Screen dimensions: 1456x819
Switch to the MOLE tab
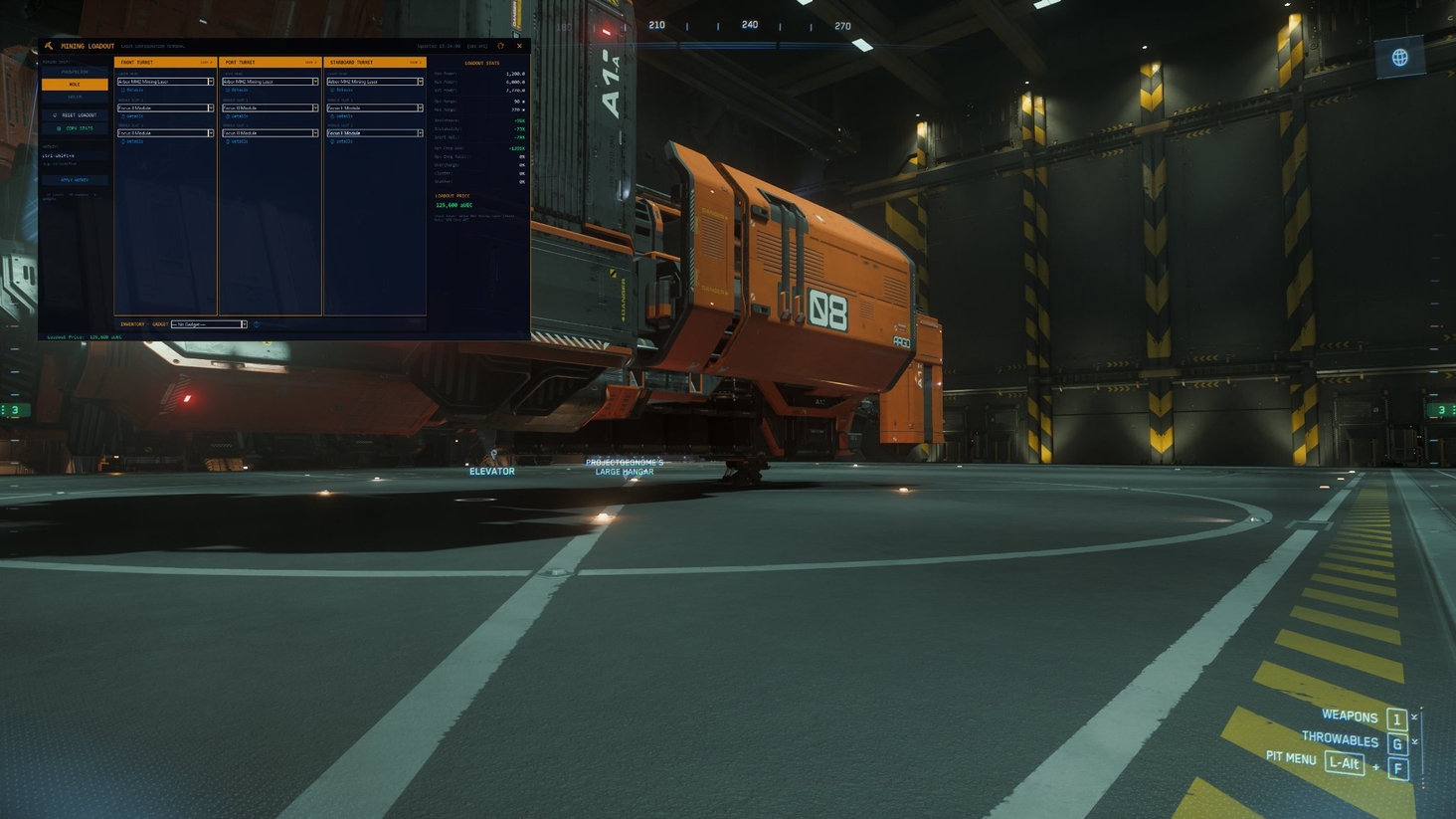click(75, 84)
